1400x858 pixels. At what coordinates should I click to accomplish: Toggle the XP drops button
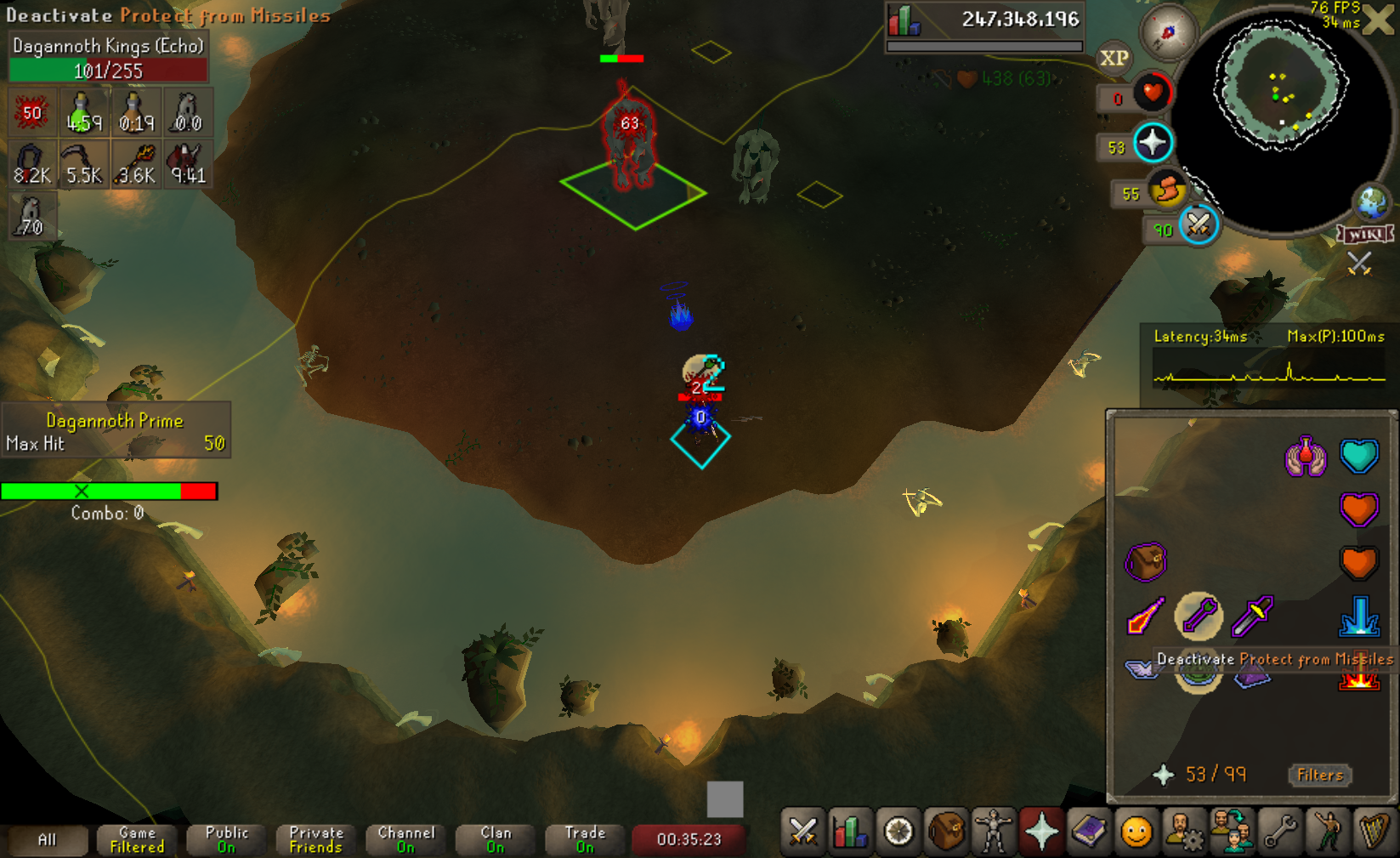(x=1114, y=58)
